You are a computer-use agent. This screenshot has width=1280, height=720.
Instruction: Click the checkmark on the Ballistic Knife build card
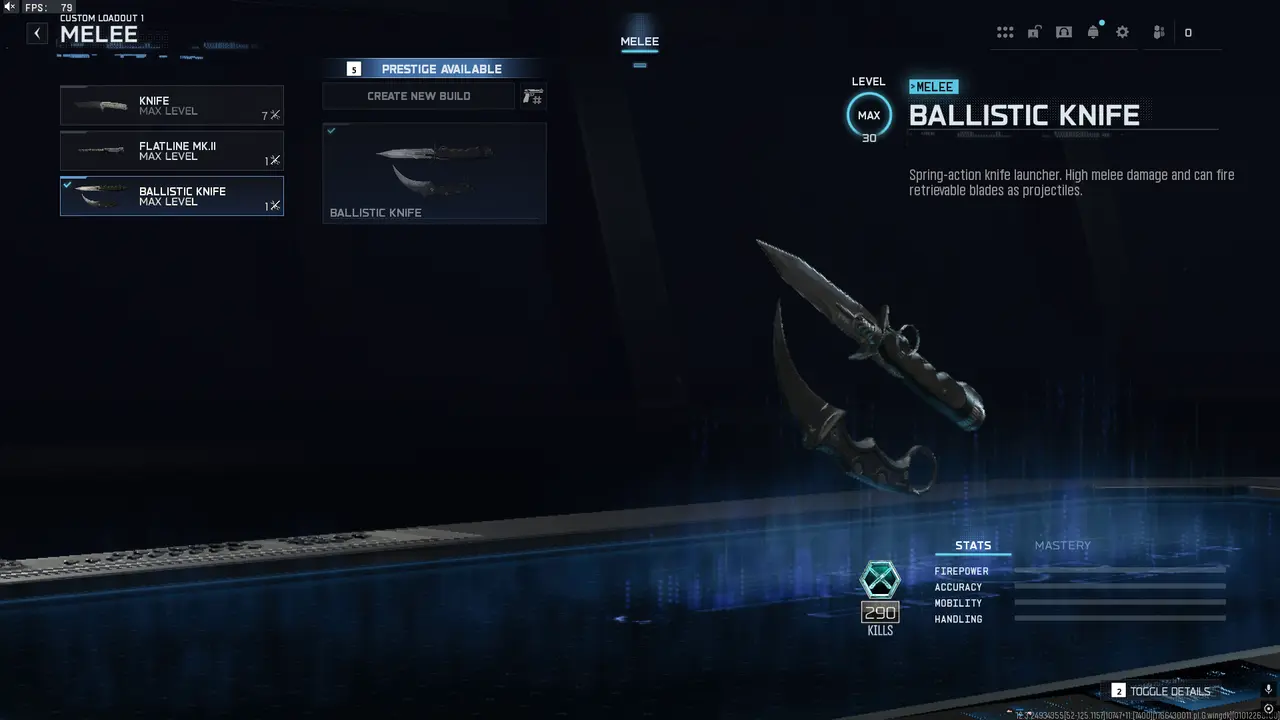(x=333, y=130)
